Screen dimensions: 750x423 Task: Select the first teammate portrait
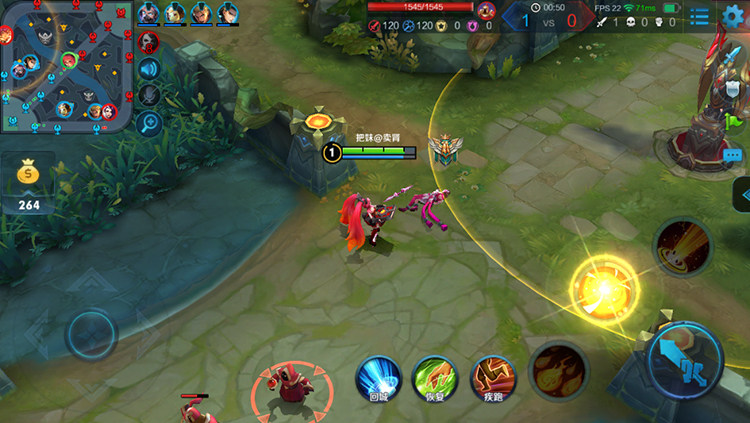pos(148,12)
